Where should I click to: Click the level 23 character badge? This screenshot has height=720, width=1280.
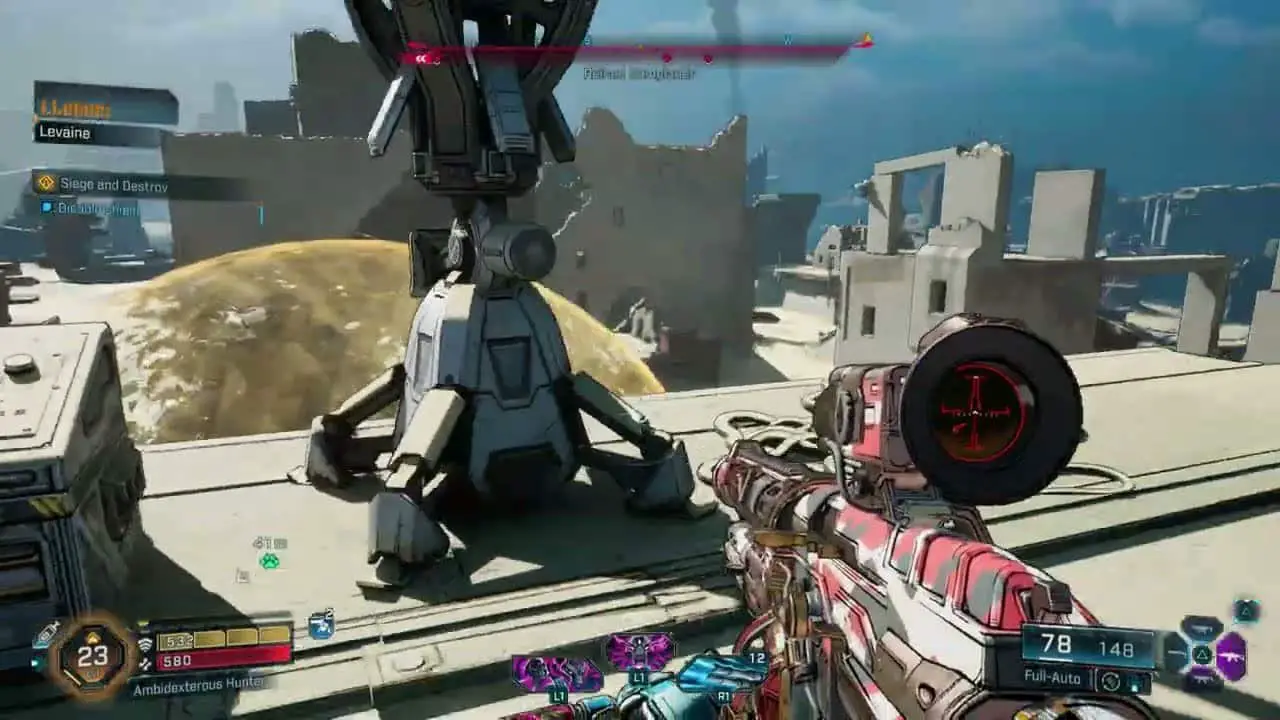point(92,656)
